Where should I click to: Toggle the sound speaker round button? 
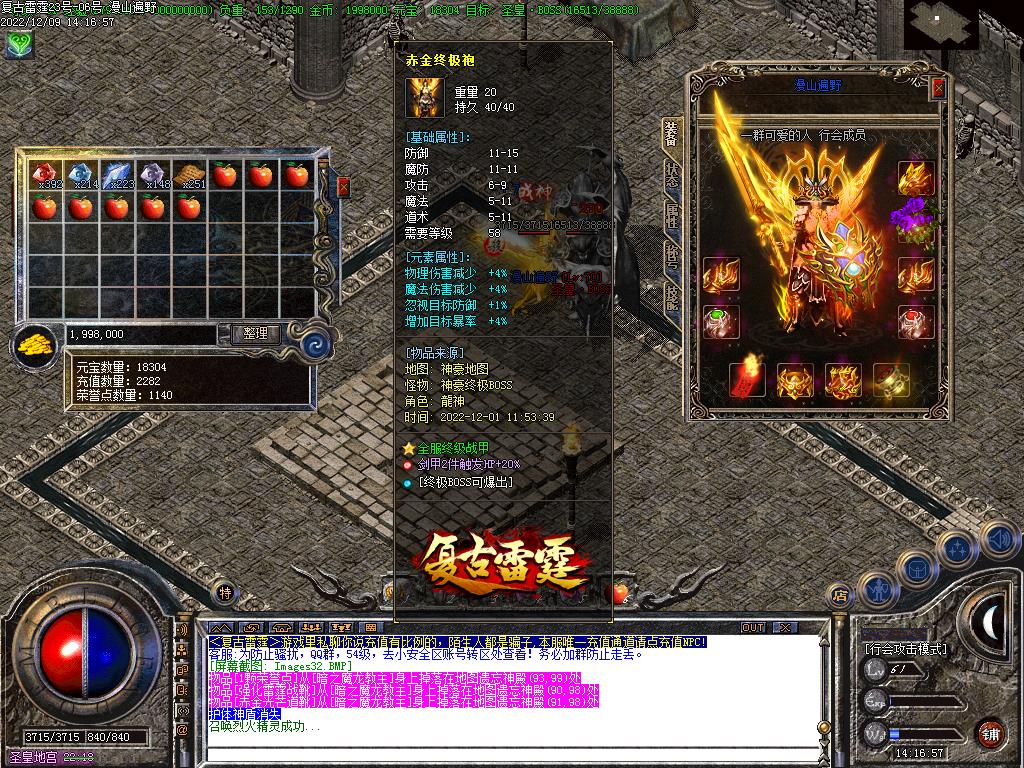[999, 538]
